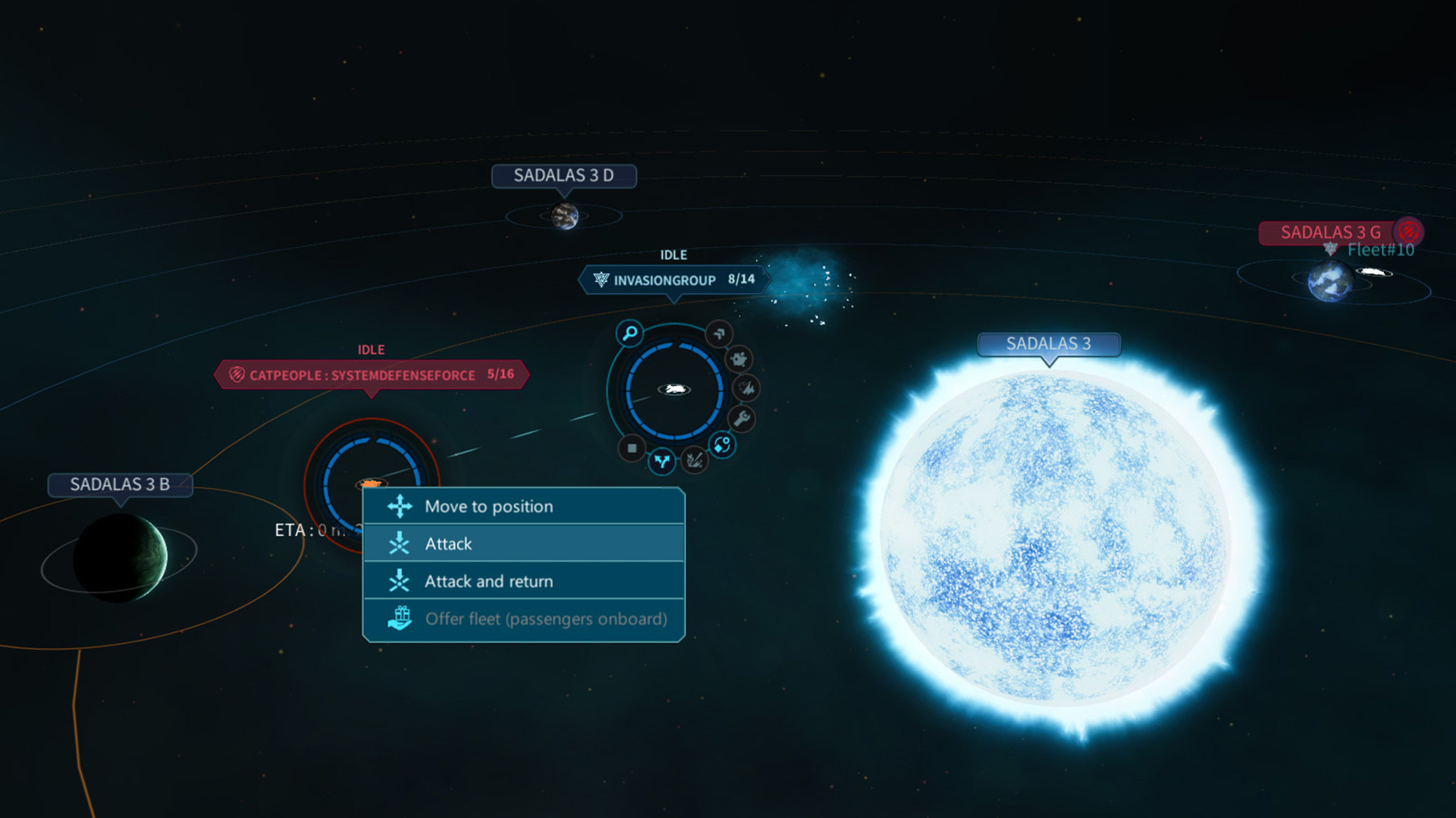Image resolution: width=1456 pixels, height=818 pixels.
Task: Activate the double chevron fleet icon
Action: click(x=719, y=333)
